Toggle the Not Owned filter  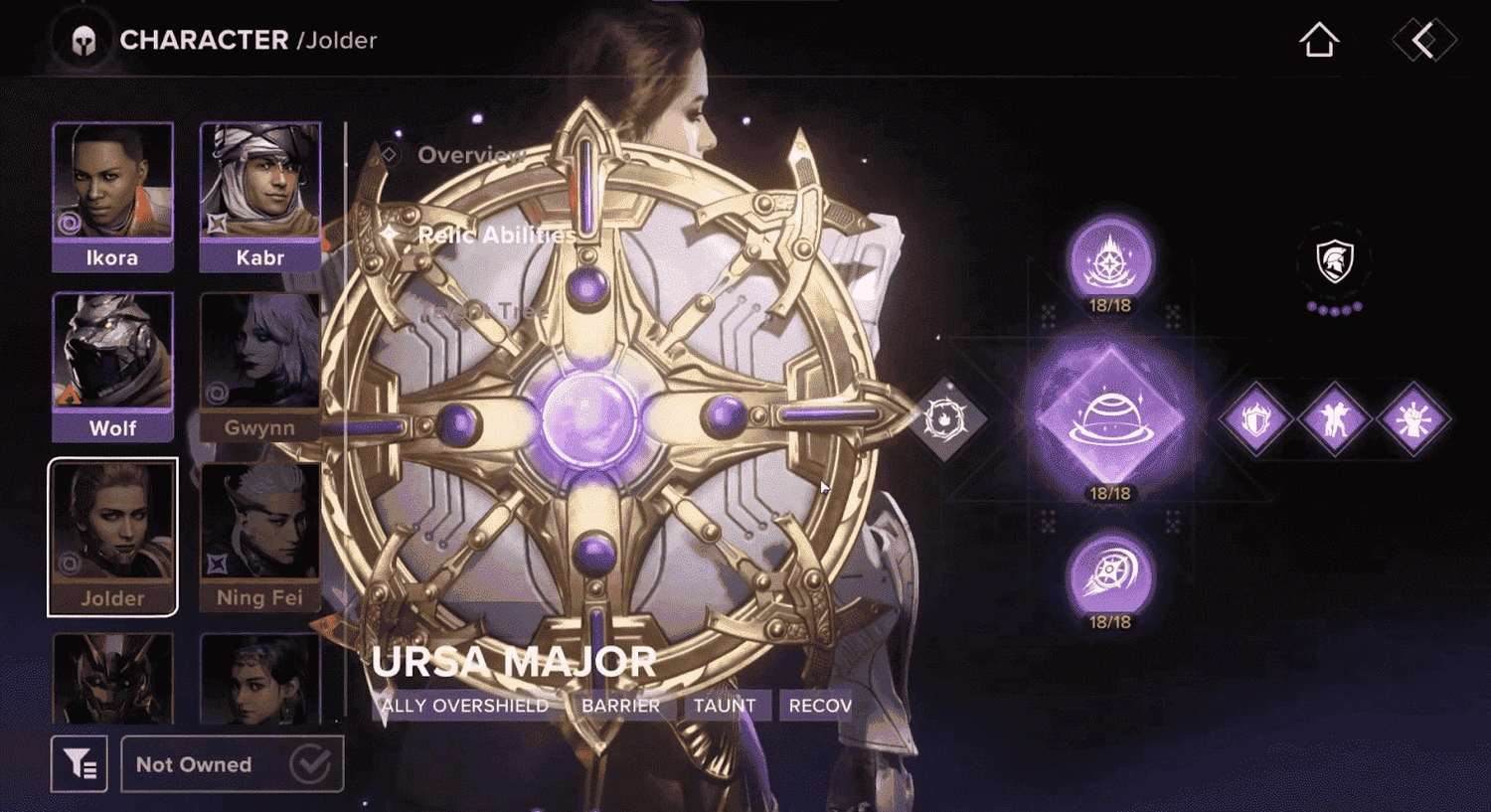232,764
